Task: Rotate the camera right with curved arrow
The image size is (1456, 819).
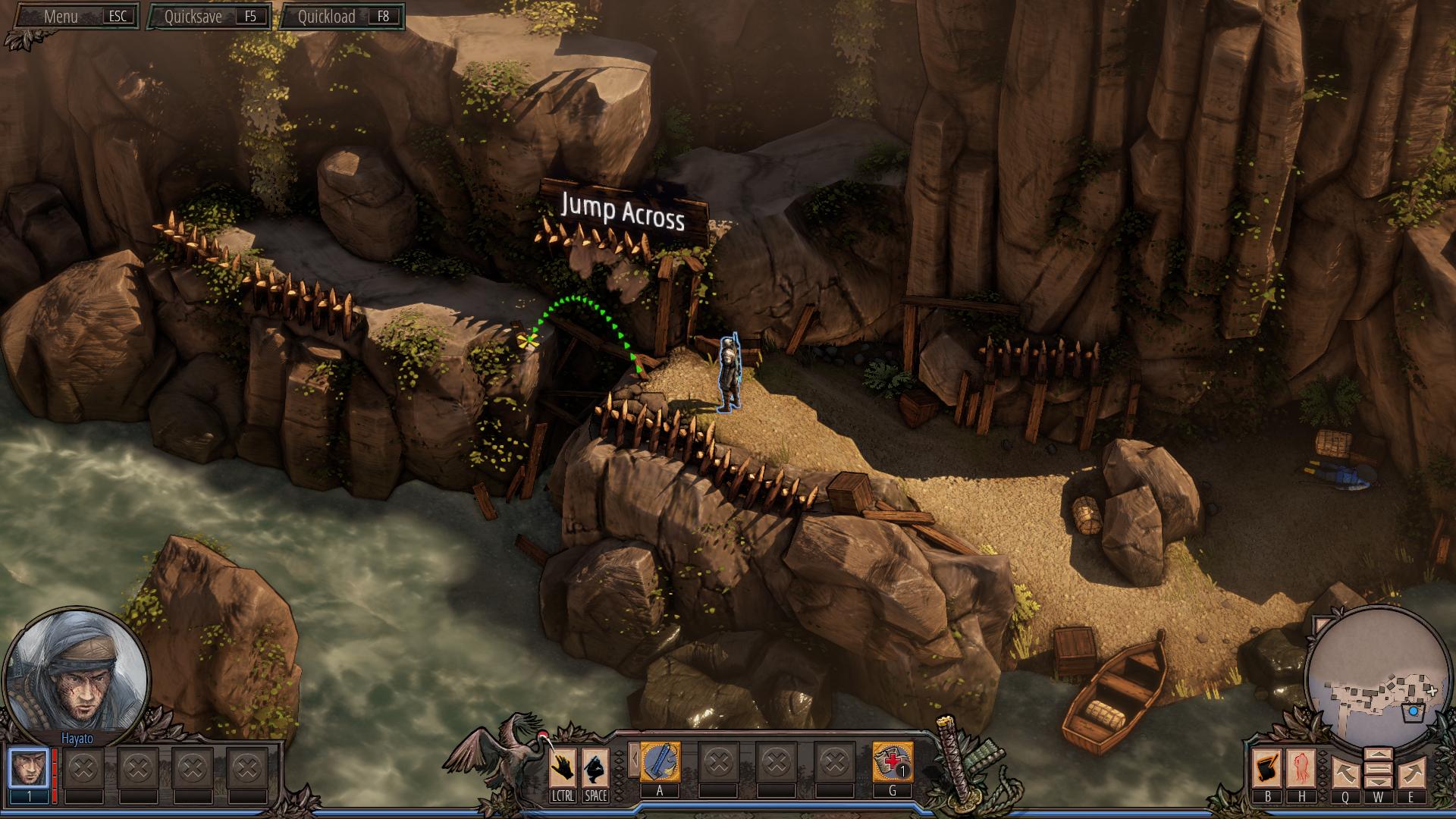Action: (x=1410, y=773)
